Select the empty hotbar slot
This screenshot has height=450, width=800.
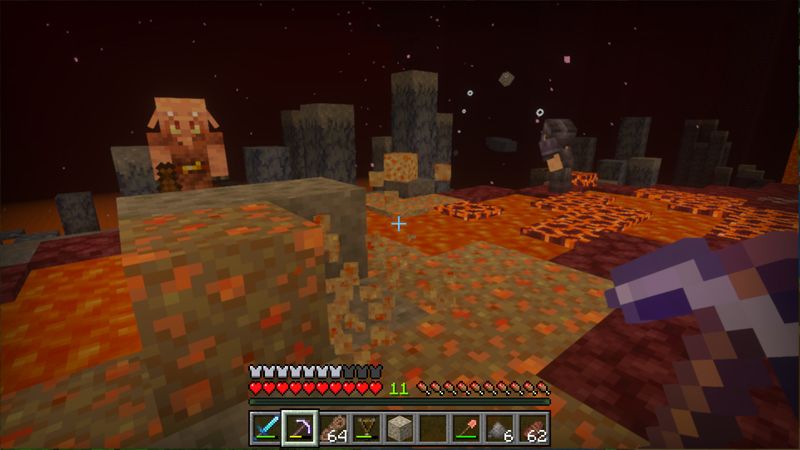[x=434, y=429]
